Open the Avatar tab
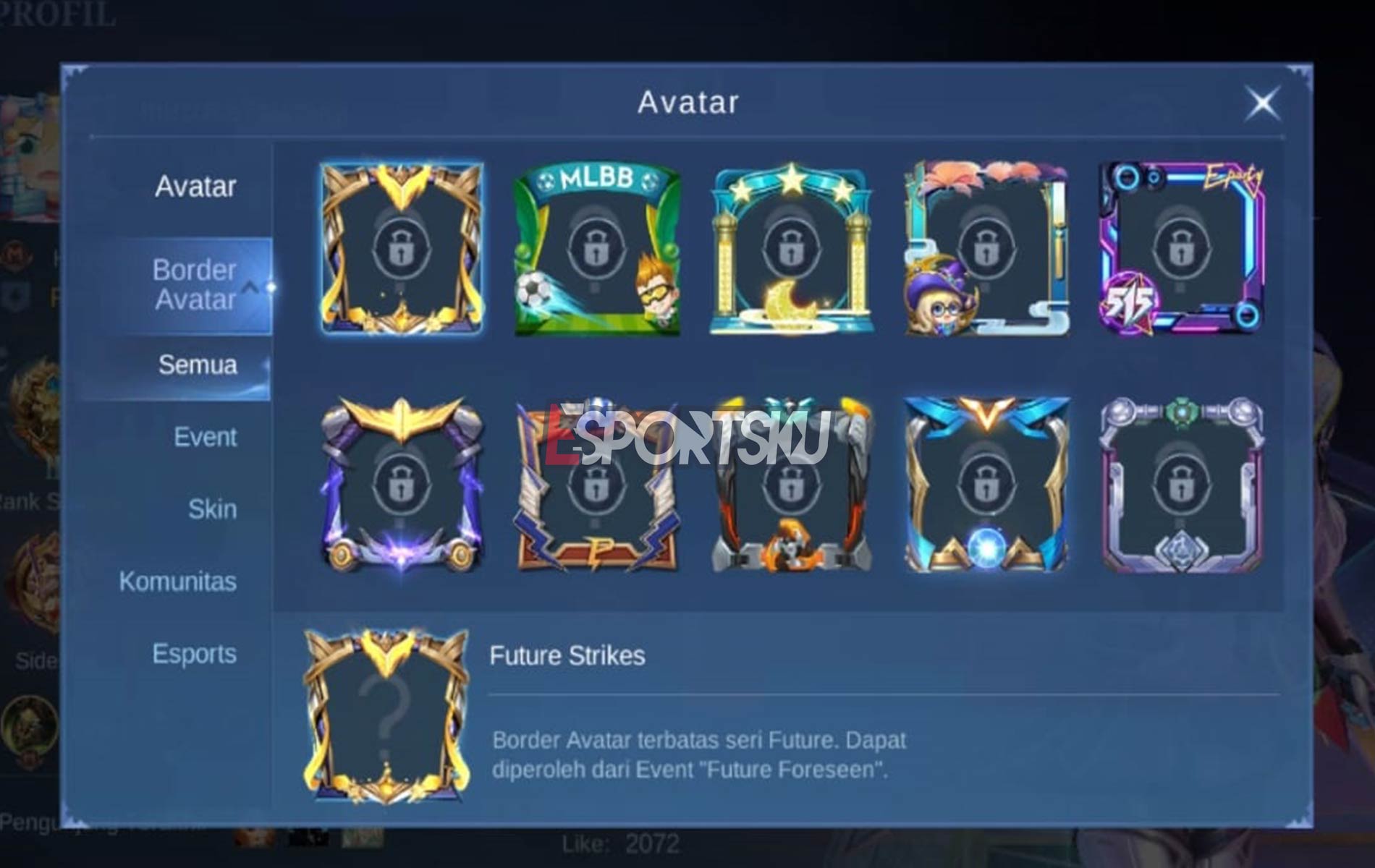The width and height of the screenshot is (1375, 868). [x=194, y=187]
